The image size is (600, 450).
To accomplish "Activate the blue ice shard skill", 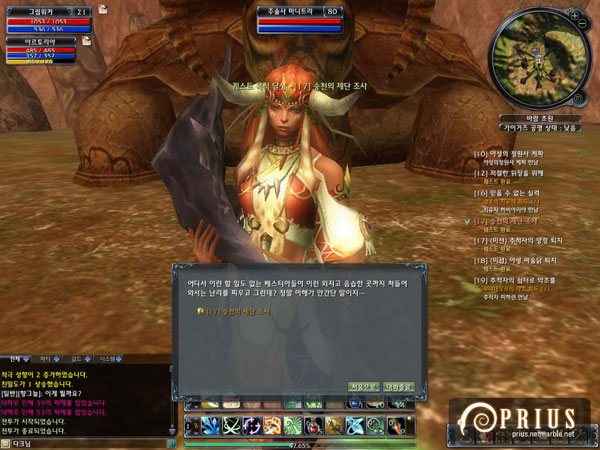I will pos(209,426).
